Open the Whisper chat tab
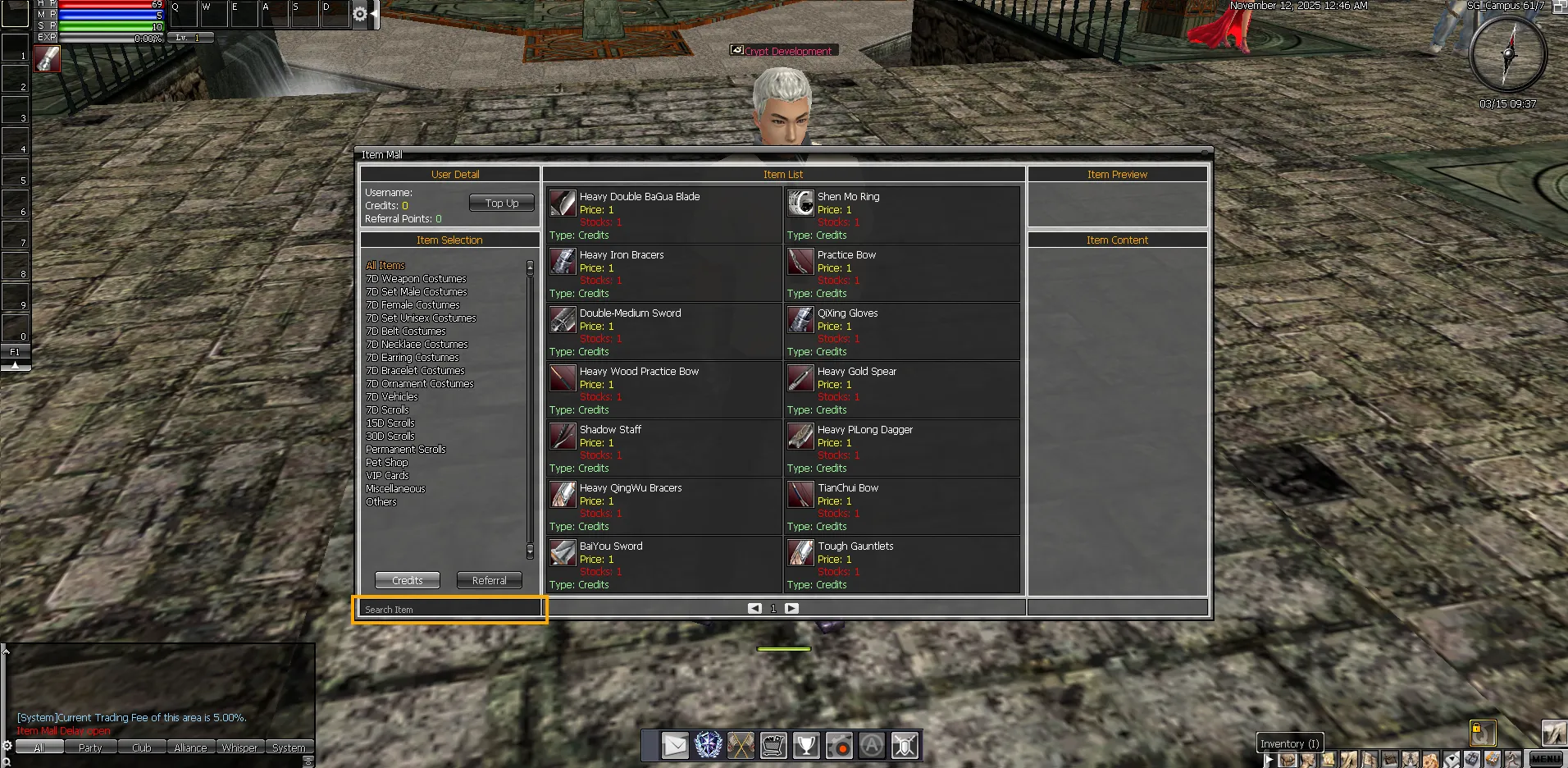This screenshot has height=768, width=1568. click(x=239, y=747)
